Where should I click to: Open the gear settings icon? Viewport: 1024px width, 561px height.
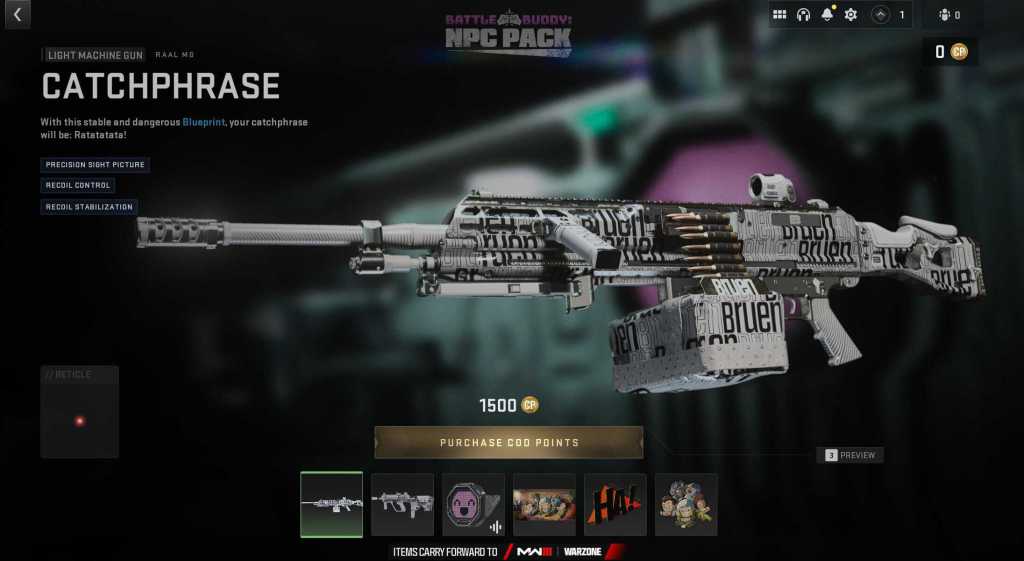pos(851,15)
